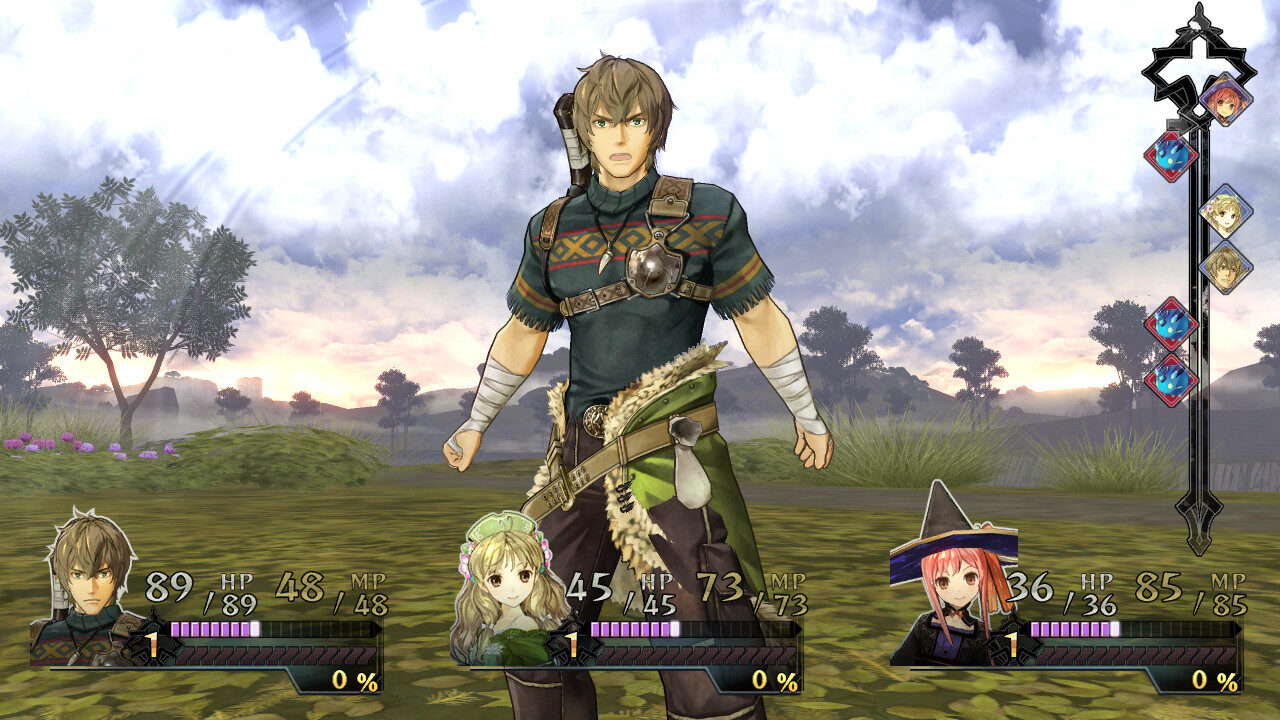Click the lowest enemy slime icon on the timeline

pos(1171,378)
